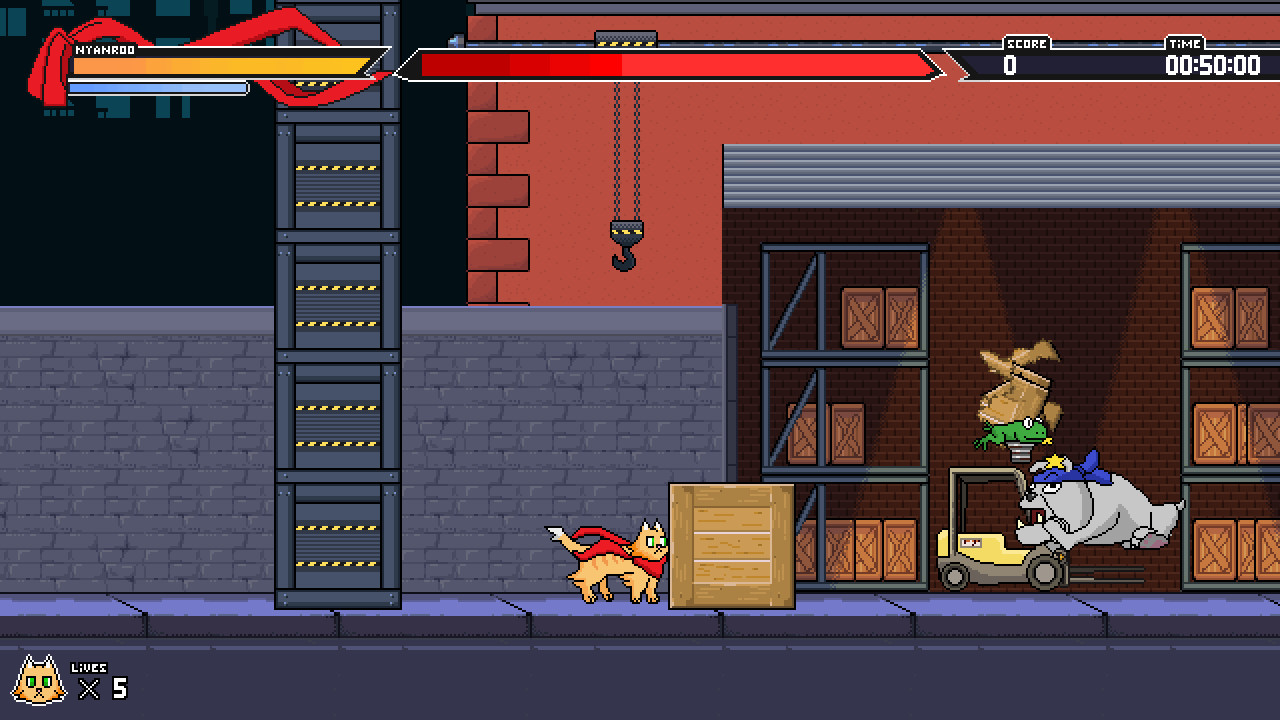Click the blue stamina bar under the health bar

[x=158, y=88]
